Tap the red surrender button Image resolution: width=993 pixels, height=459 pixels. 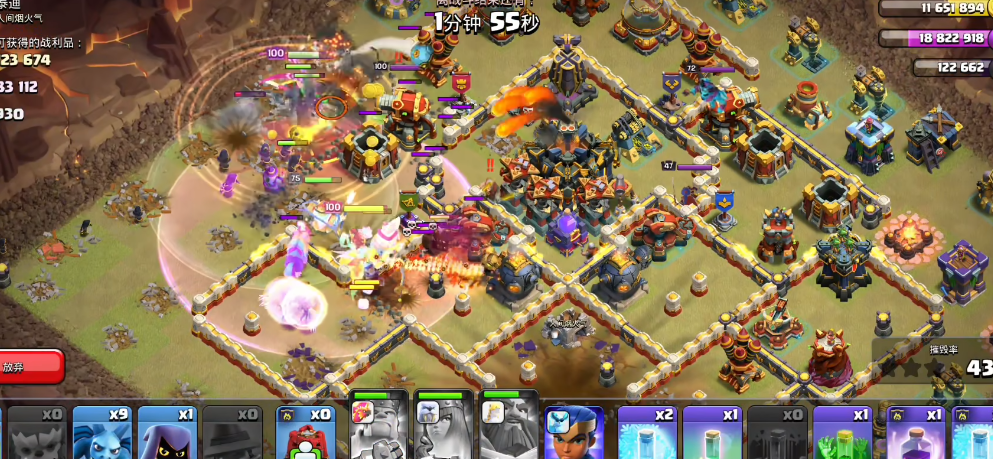(28, 366)
